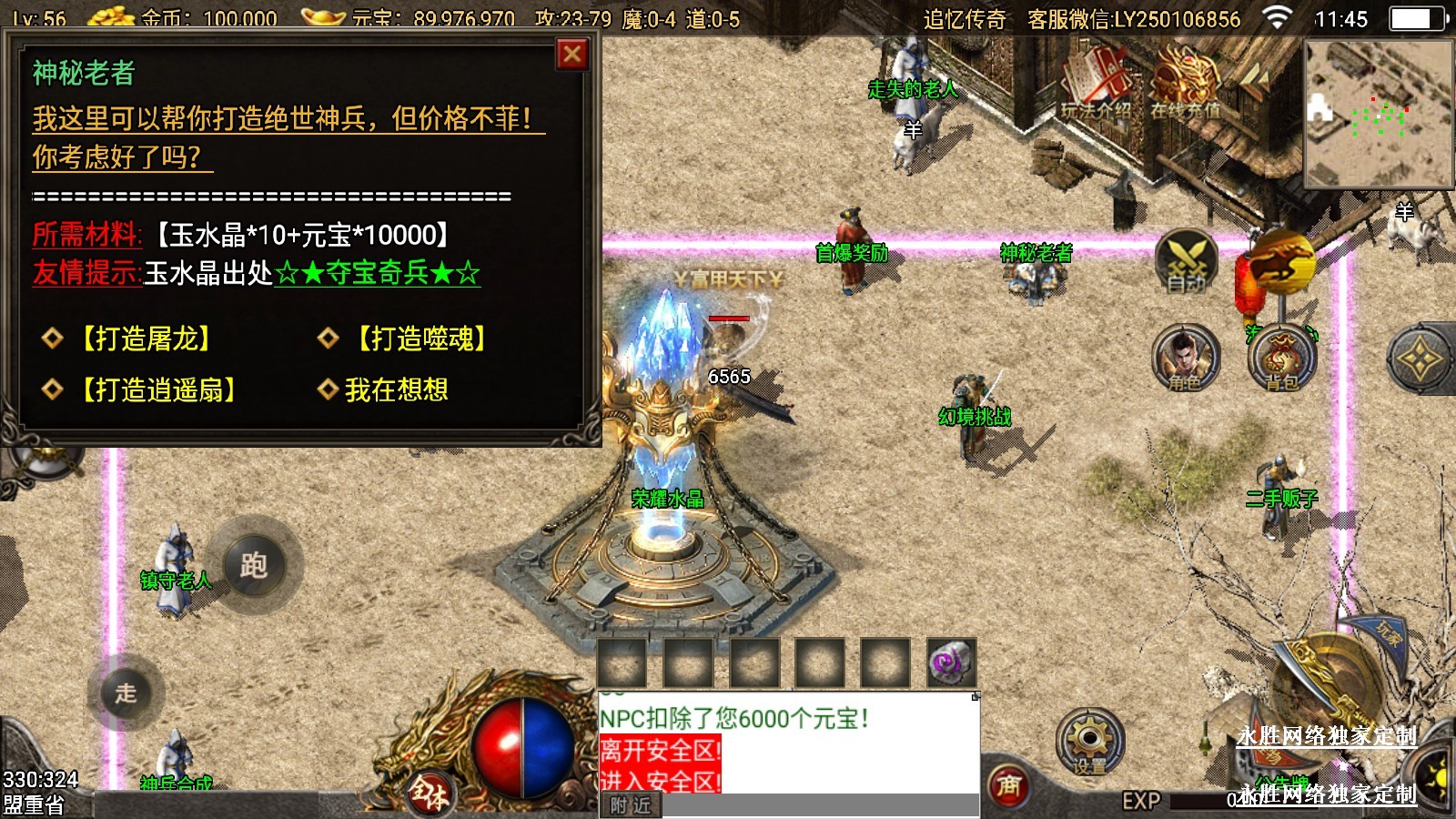Image resolution: width=1456 pixels, height=819 pixels.
Task: Open the 背包 bag inventory
Action: pos(1281,359)
